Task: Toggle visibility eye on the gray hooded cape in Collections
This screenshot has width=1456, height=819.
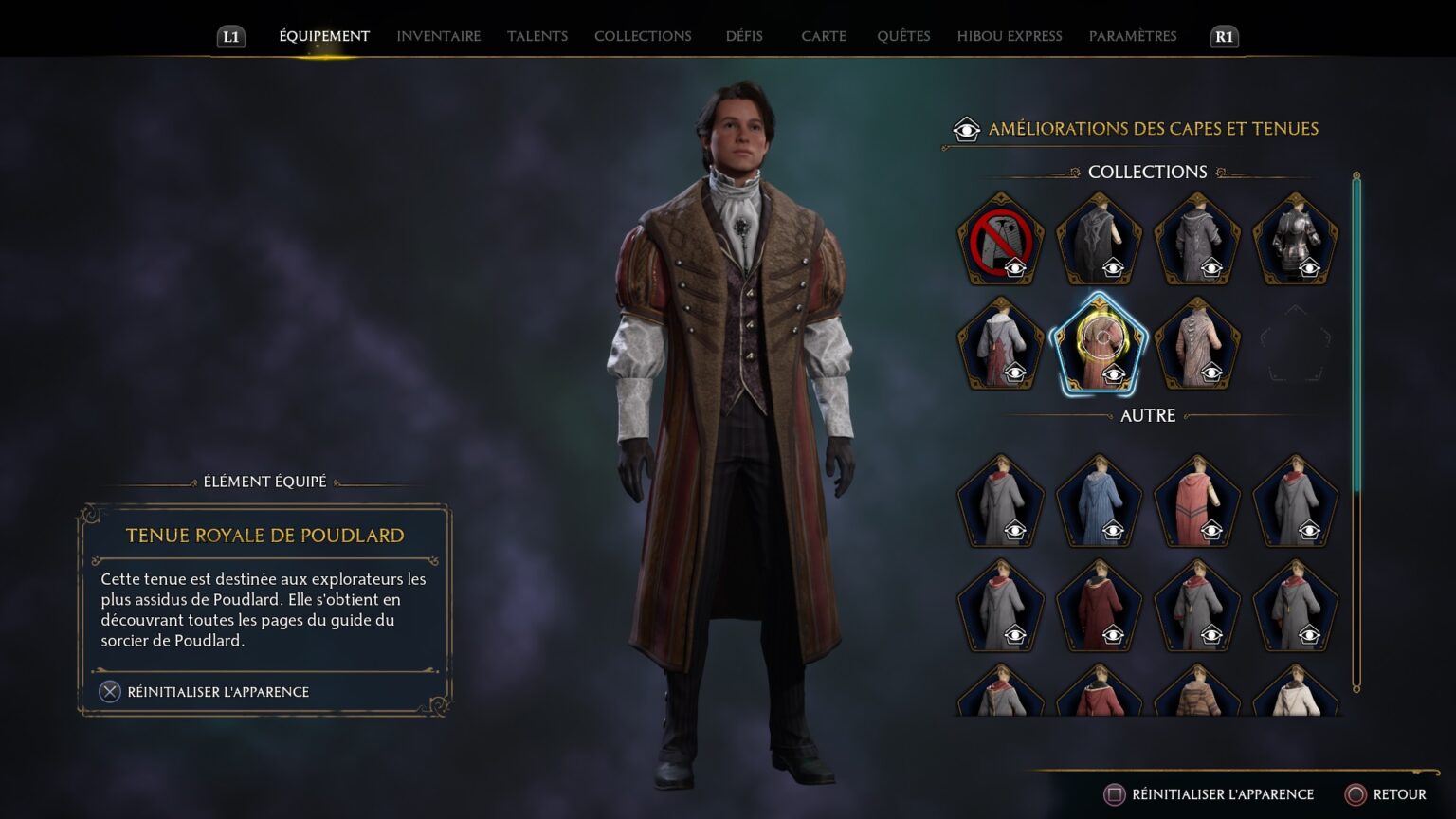Action: click(x=1214, y=266)
